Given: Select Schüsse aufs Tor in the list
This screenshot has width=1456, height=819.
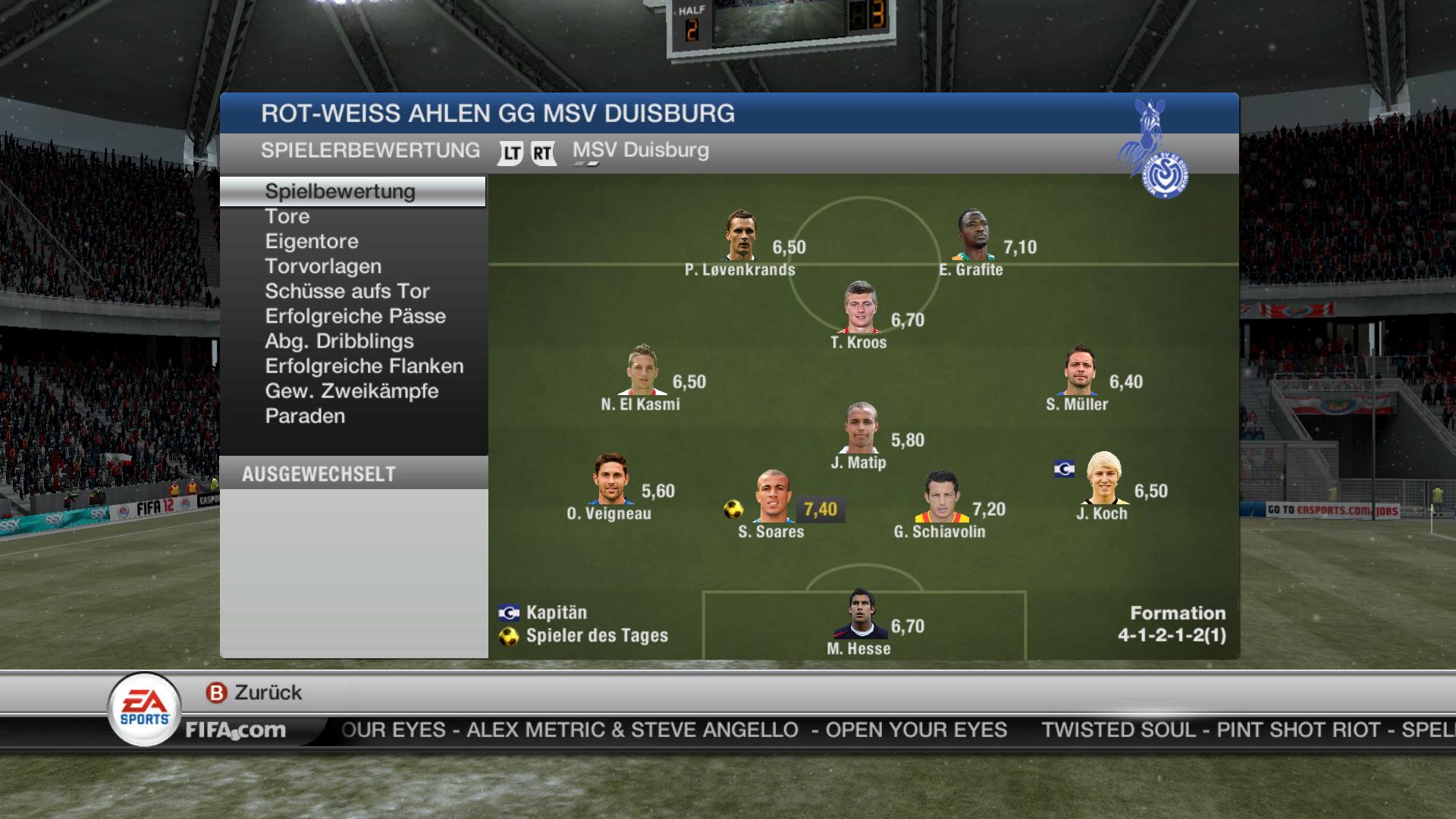Looking at the screenshot, I should pos(347,291).
